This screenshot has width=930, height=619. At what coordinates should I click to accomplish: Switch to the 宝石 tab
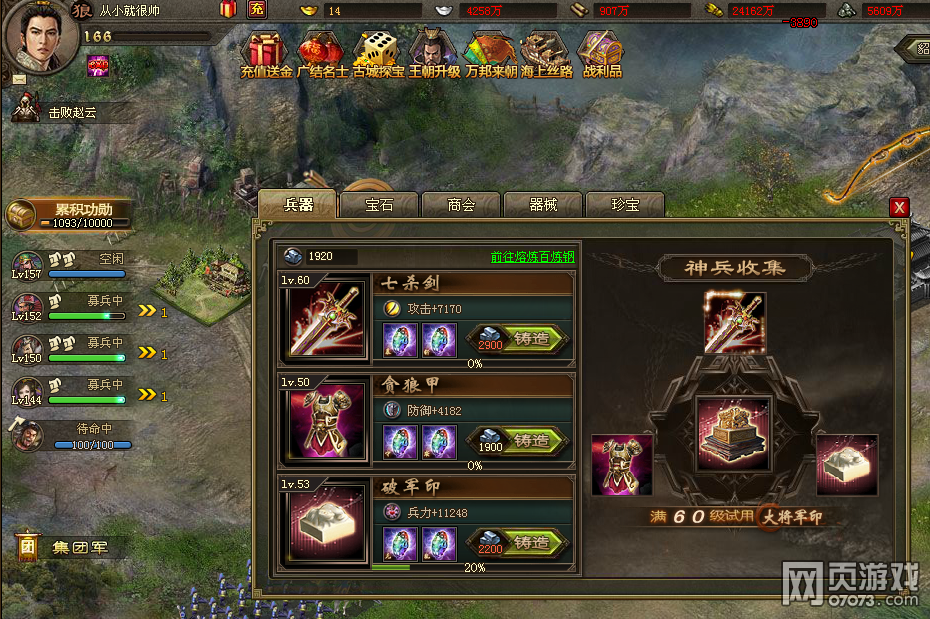tap(379, 205)
